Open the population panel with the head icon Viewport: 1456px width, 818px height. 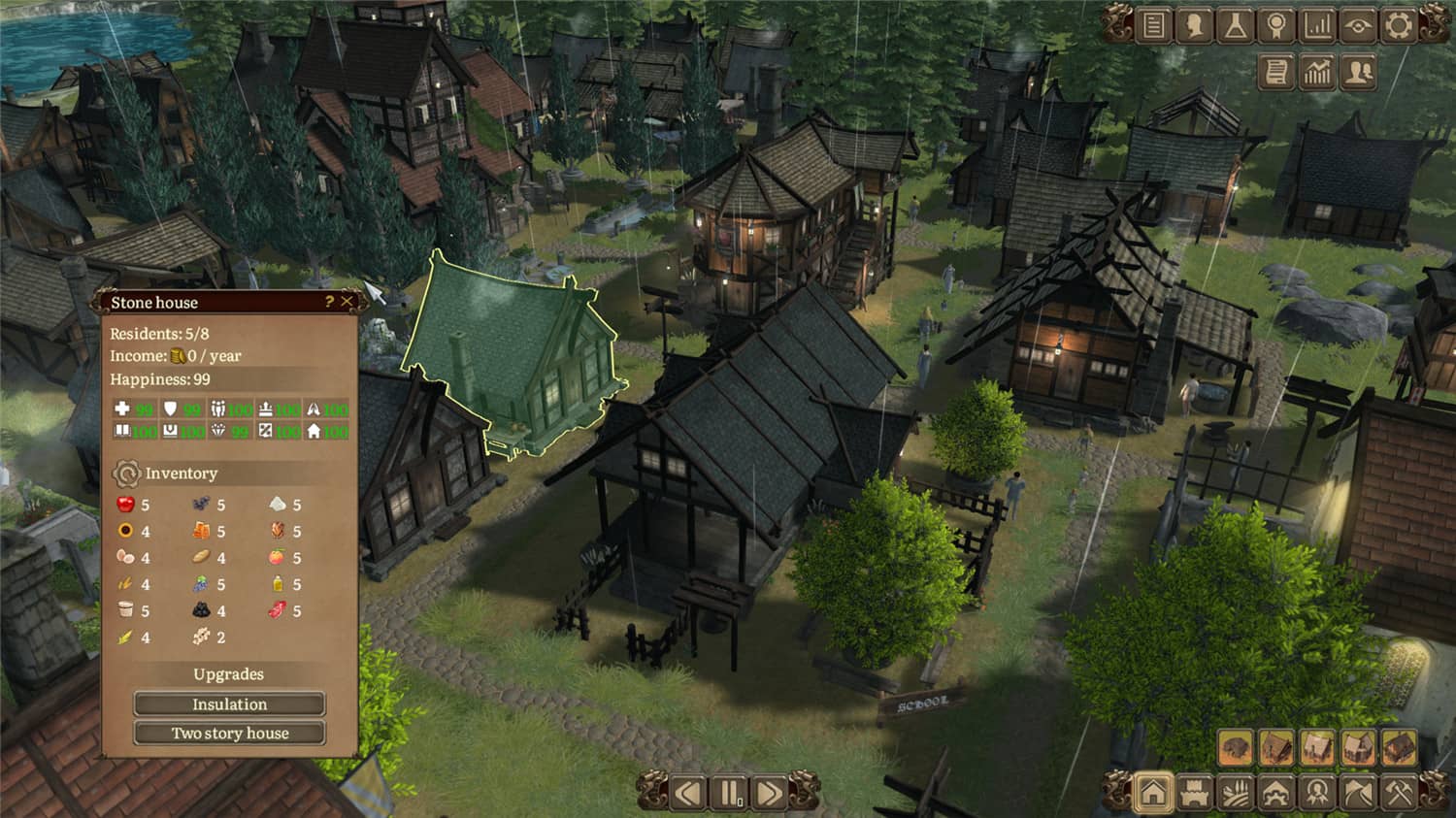[1195, 24]
